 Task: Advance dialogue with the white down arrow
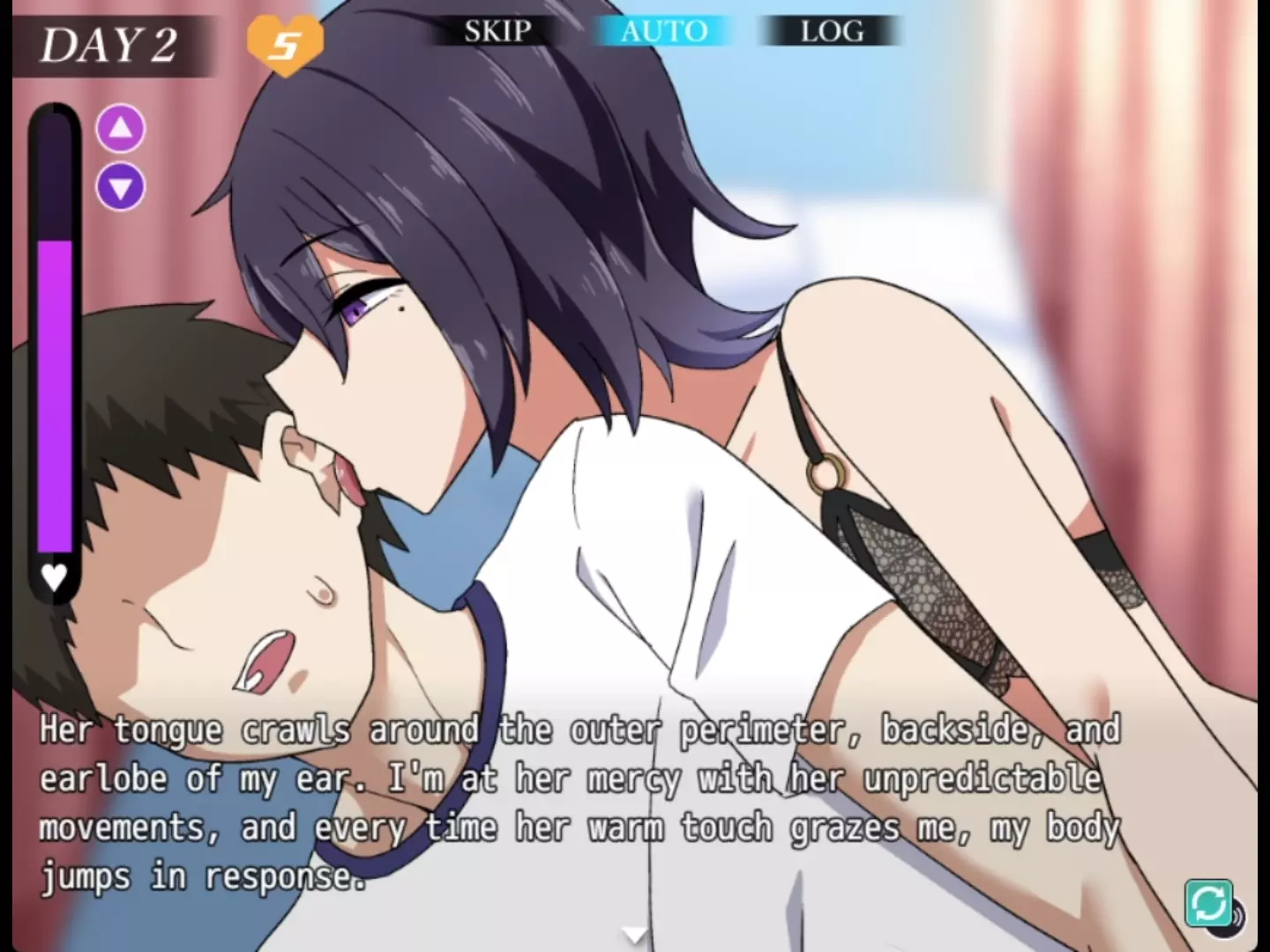coord(634,934)
